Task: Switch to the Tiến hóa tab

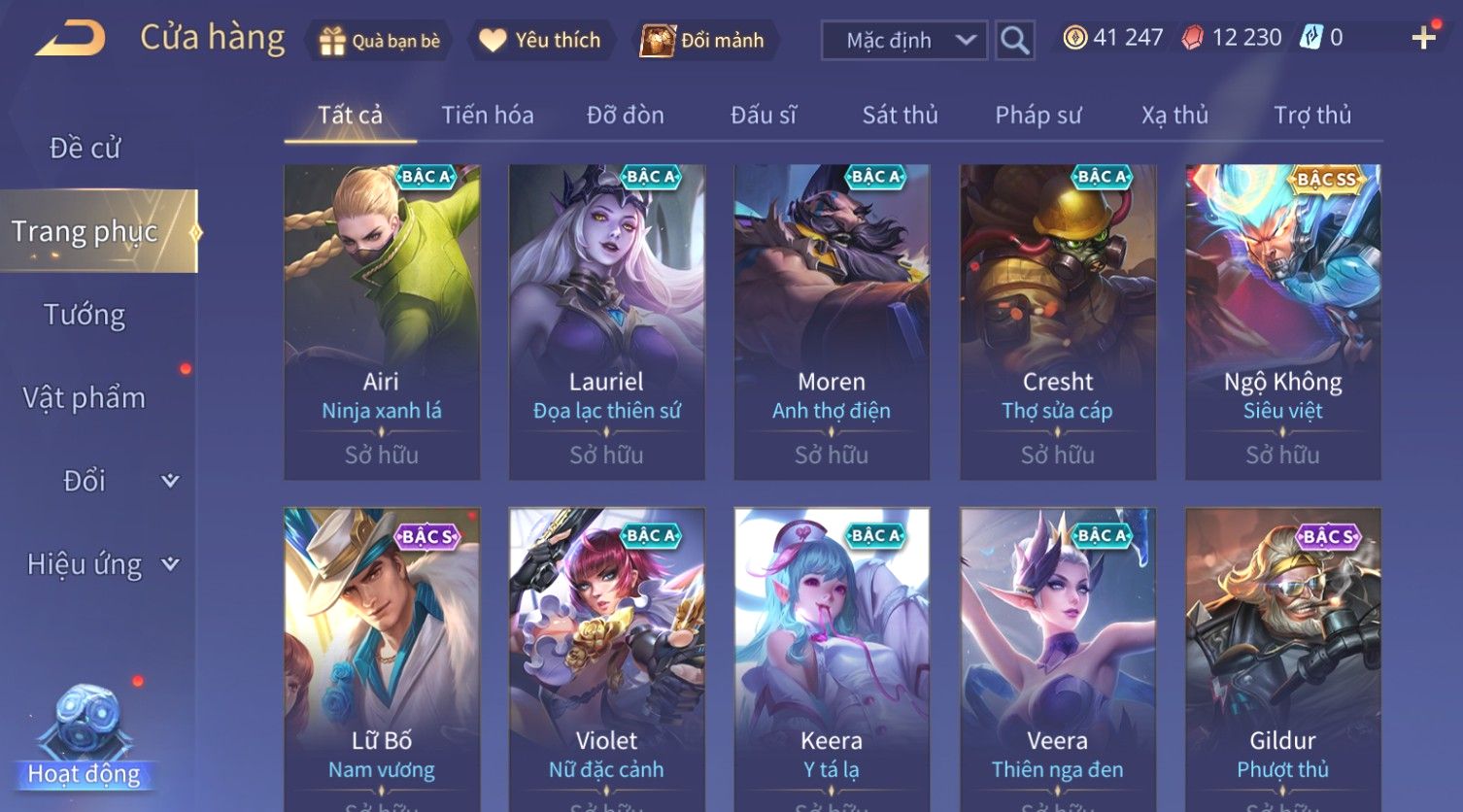Action: 488,116
